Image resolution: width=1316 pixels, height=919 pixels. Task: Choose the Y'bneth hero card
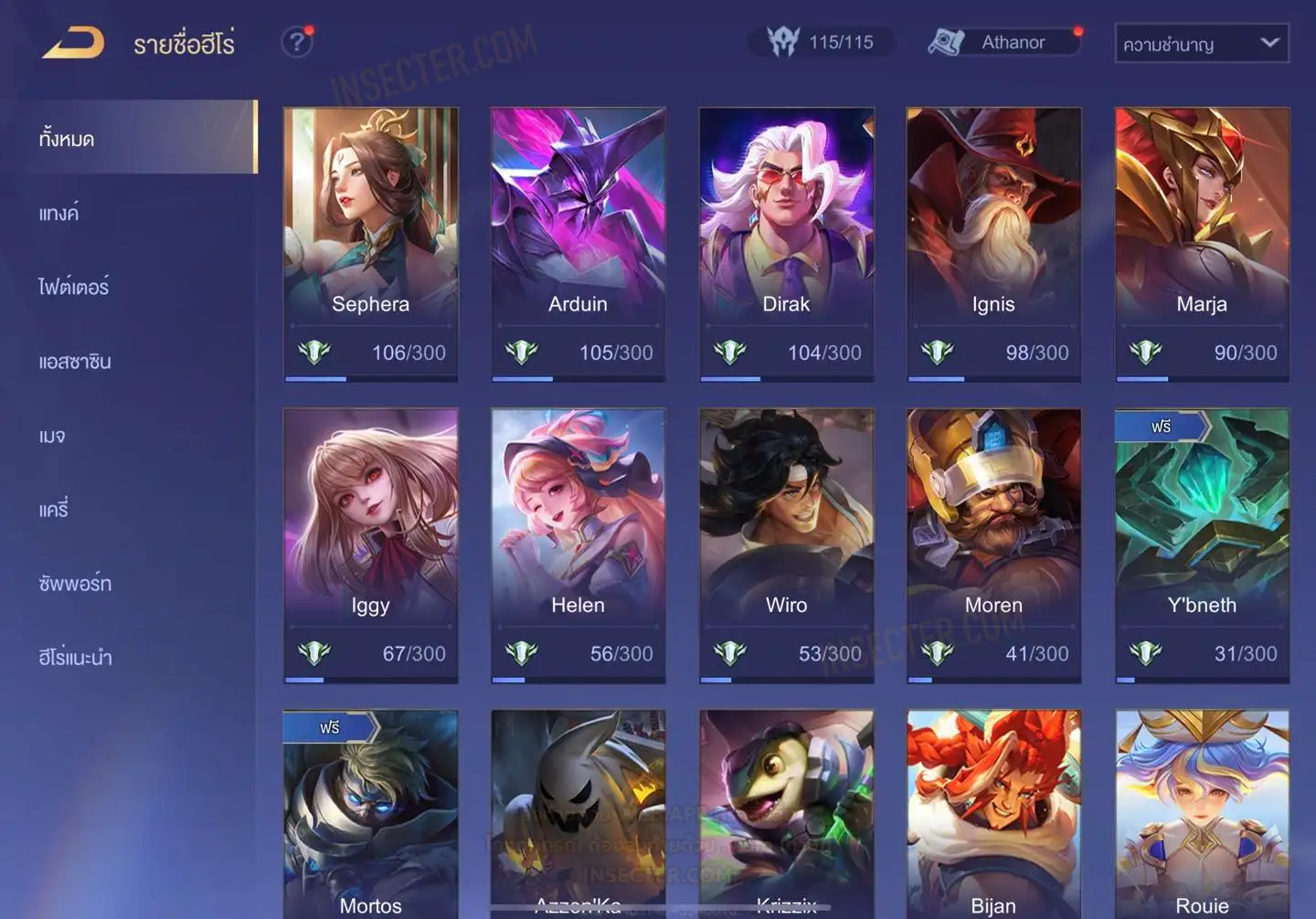pyautogui.click(x=1202, y=544)
